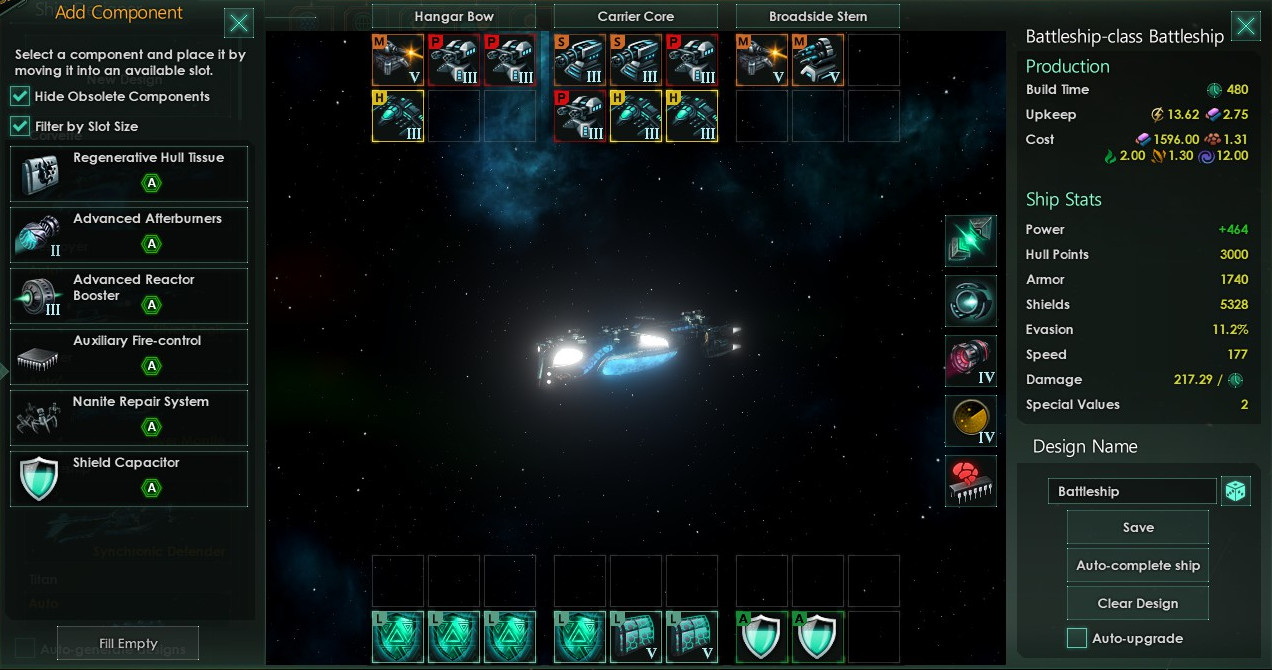
Task: Save the battleship design
Action: coord(1137,527)
